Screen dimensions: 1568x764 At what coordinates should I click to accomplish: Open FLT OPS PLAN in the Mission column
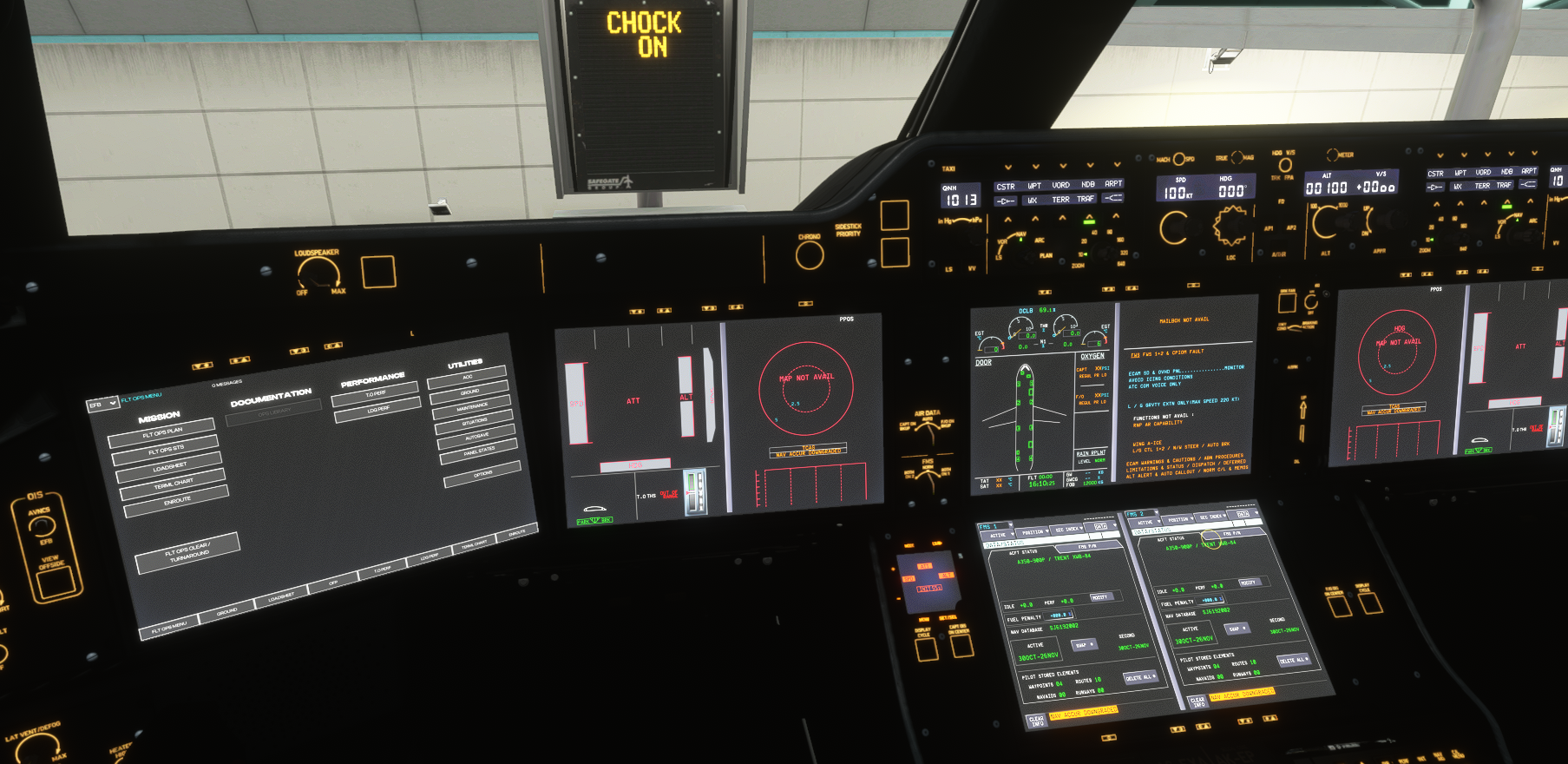(x=161, y=431)
